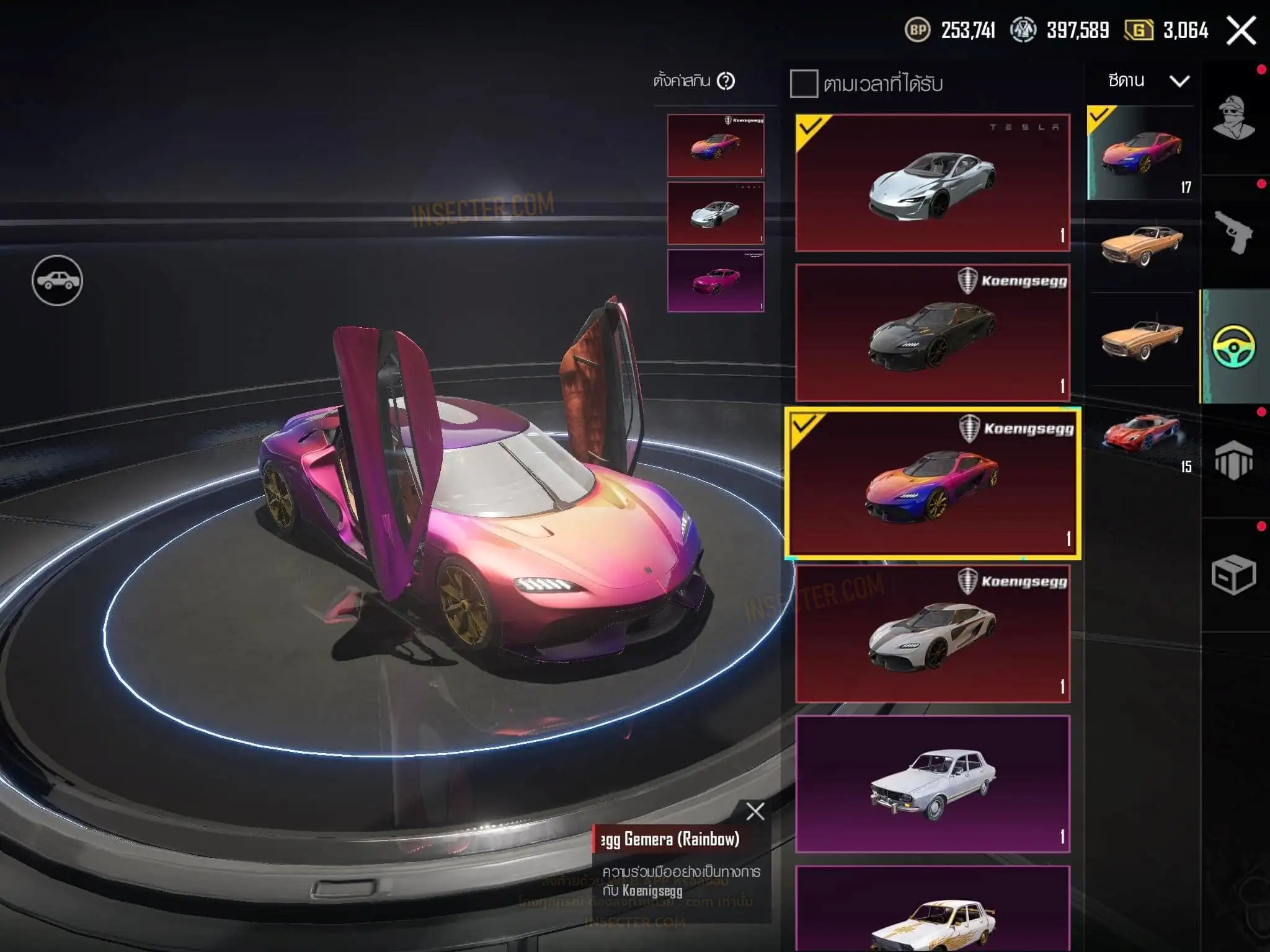Pick the silver-white Koenigsegg Gemera skin
Screen dimensions: 1270x952
point(933,633)
